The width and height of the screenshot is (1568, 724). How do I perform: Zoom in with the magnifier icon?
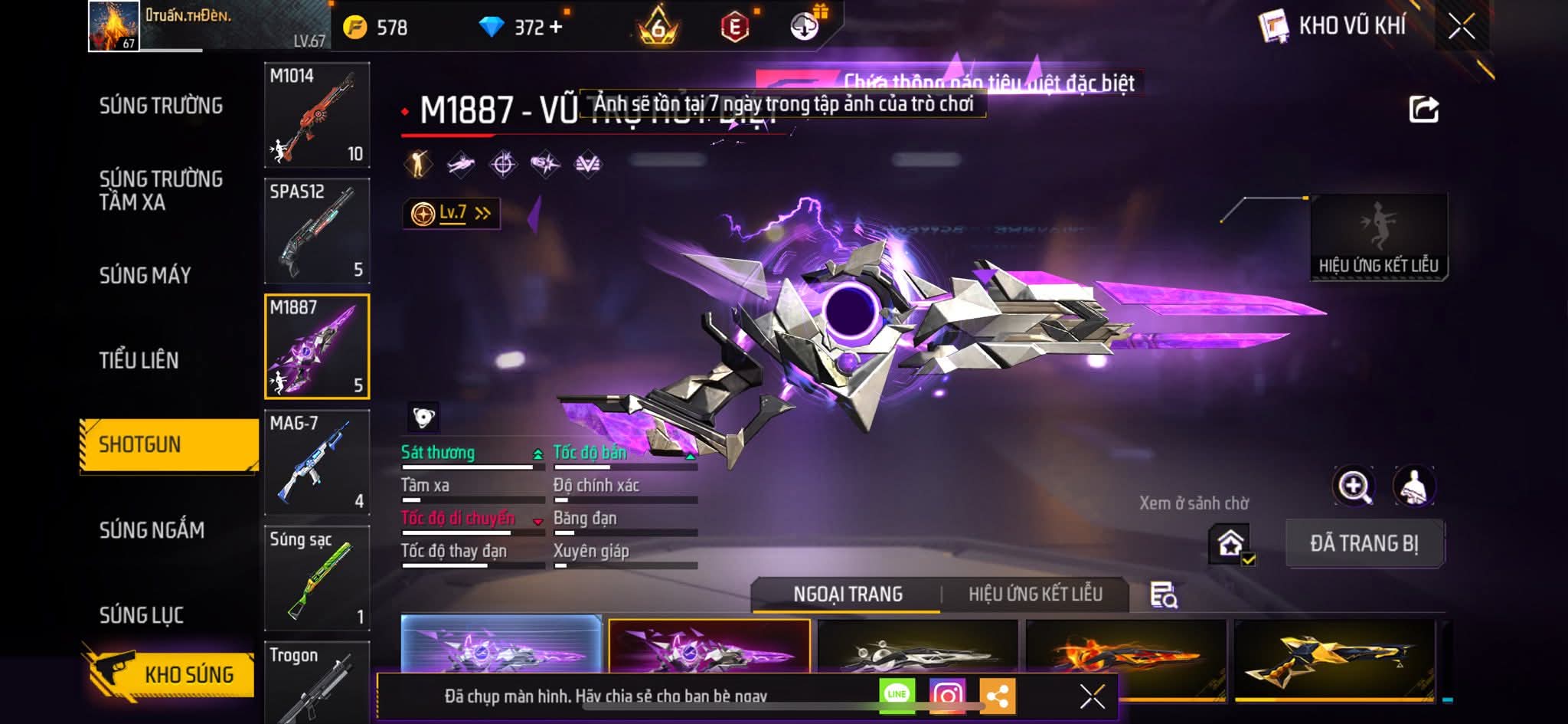[x=1354, y=486]
